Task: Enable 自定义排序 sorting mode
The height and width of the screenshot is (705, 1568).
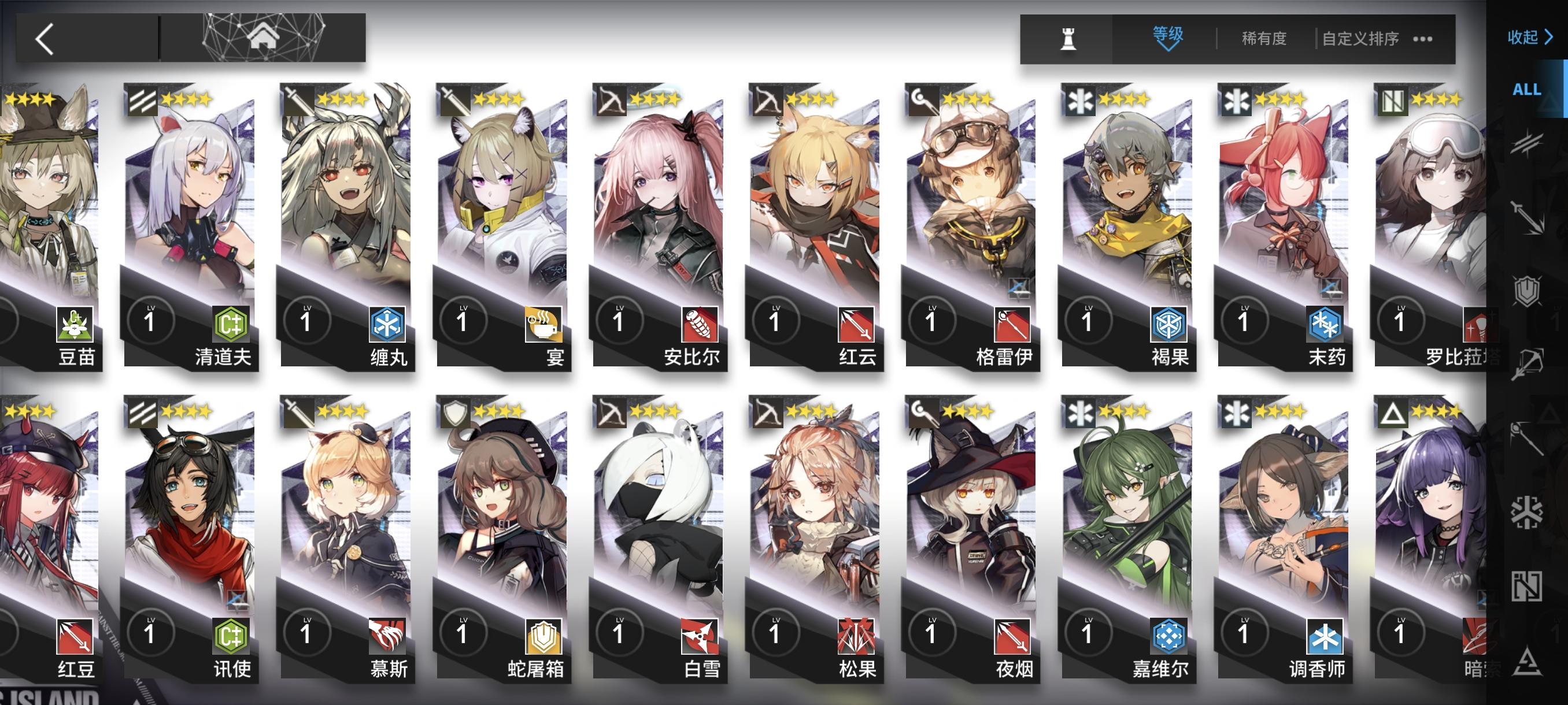Action: pyautogui.click(x=1362, y=38)
